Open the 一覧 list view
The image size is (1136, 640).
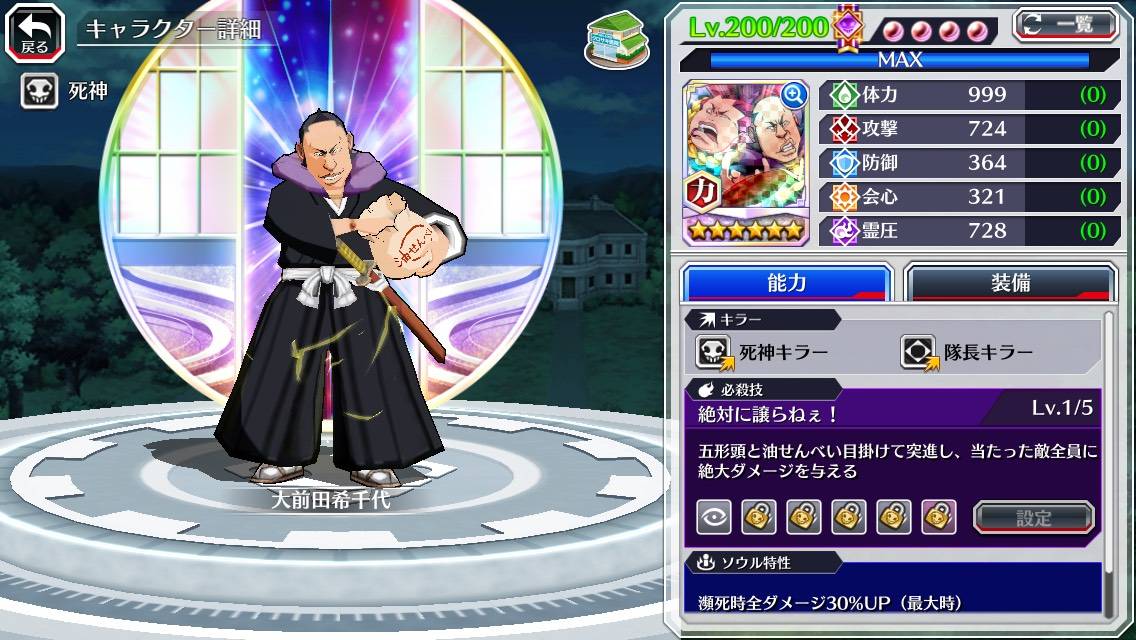pyautogui.click(x=1065, y=25)
